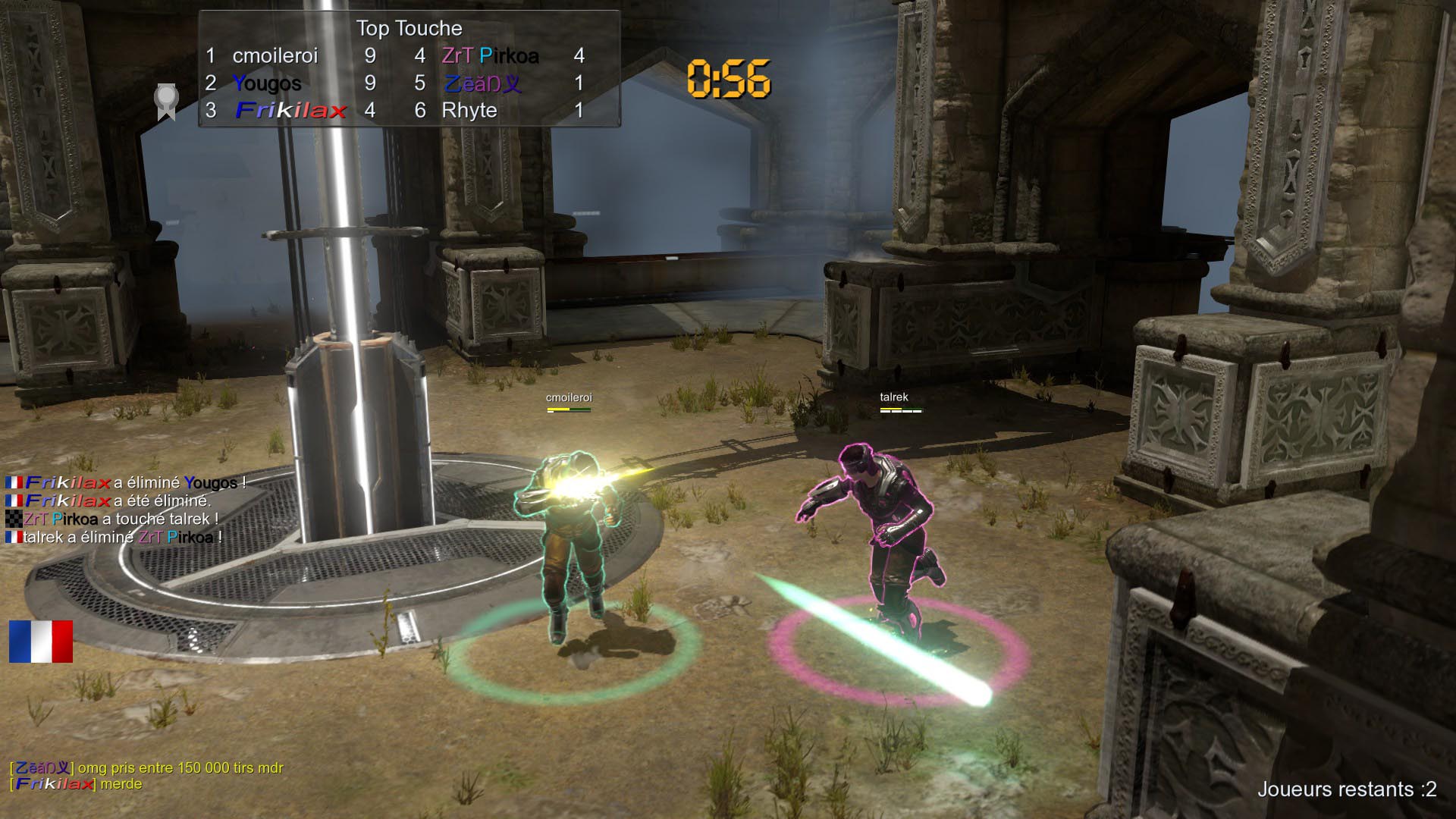Pick Rhyte in the Top Touche ranking
Viewport: 1456px width, 819px height.
(x=469, y=111)
